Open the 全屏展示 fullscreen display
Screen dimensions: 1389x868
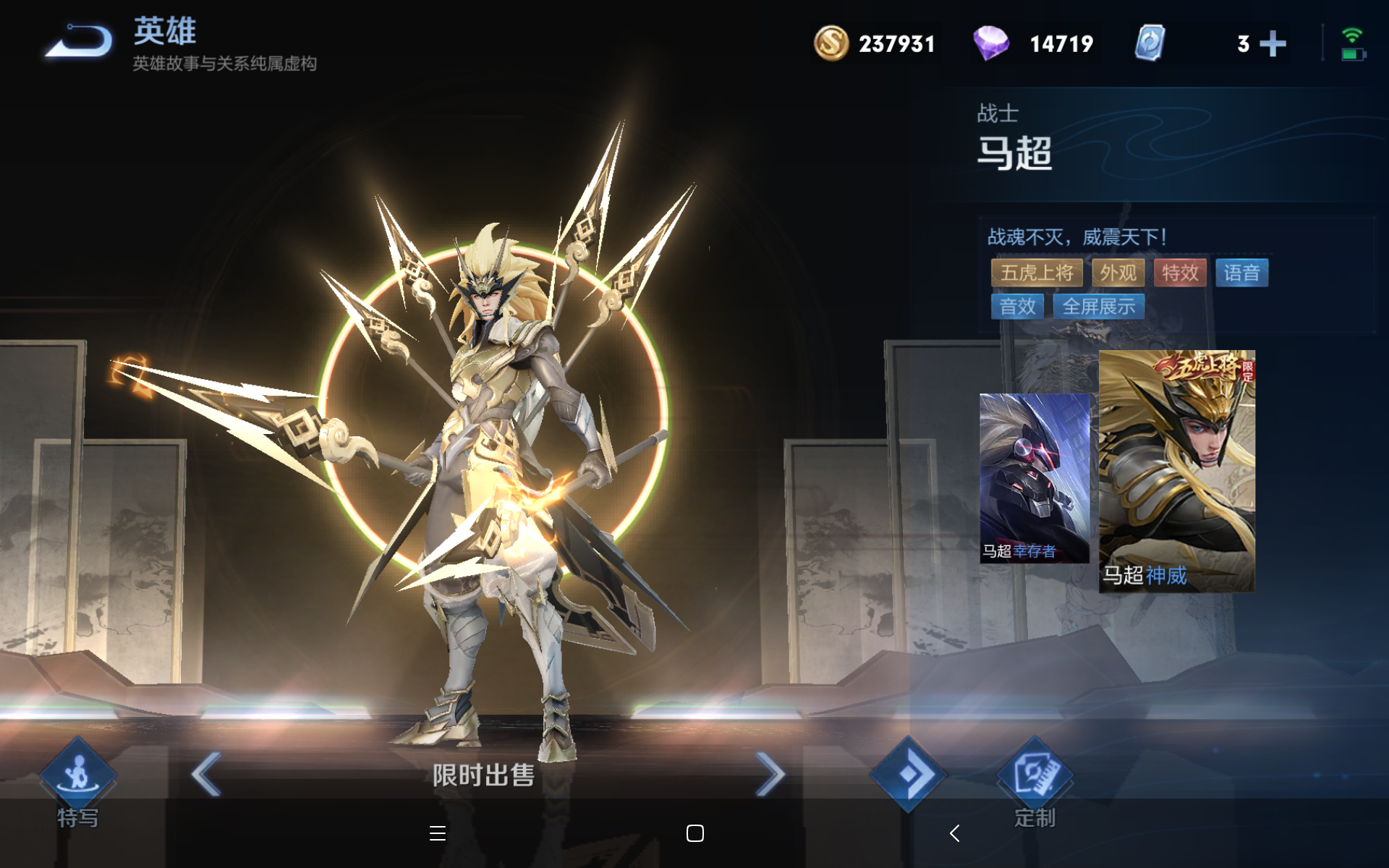[x=1098, y=307]
